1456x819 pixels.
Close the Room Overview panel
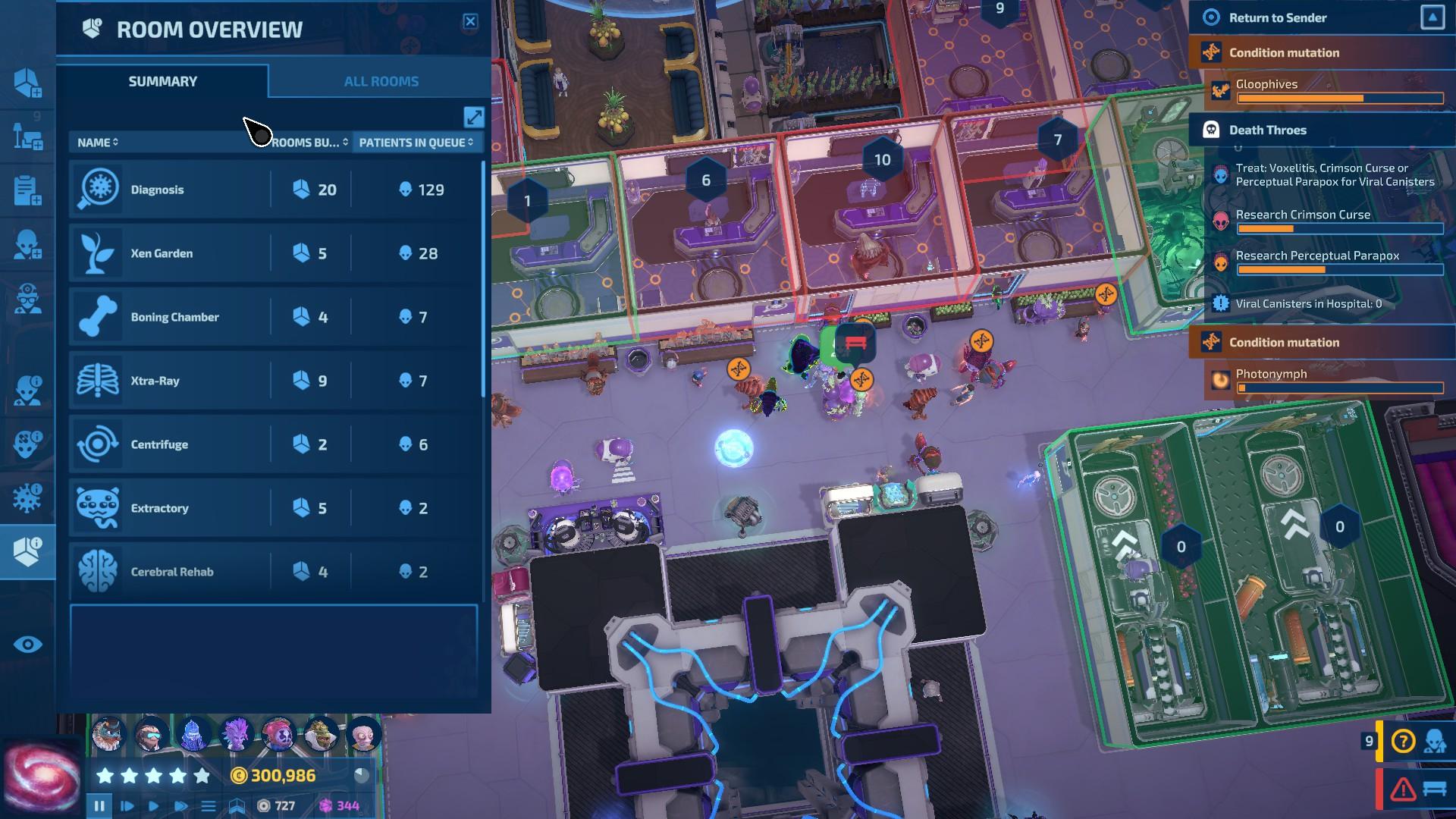470,21
